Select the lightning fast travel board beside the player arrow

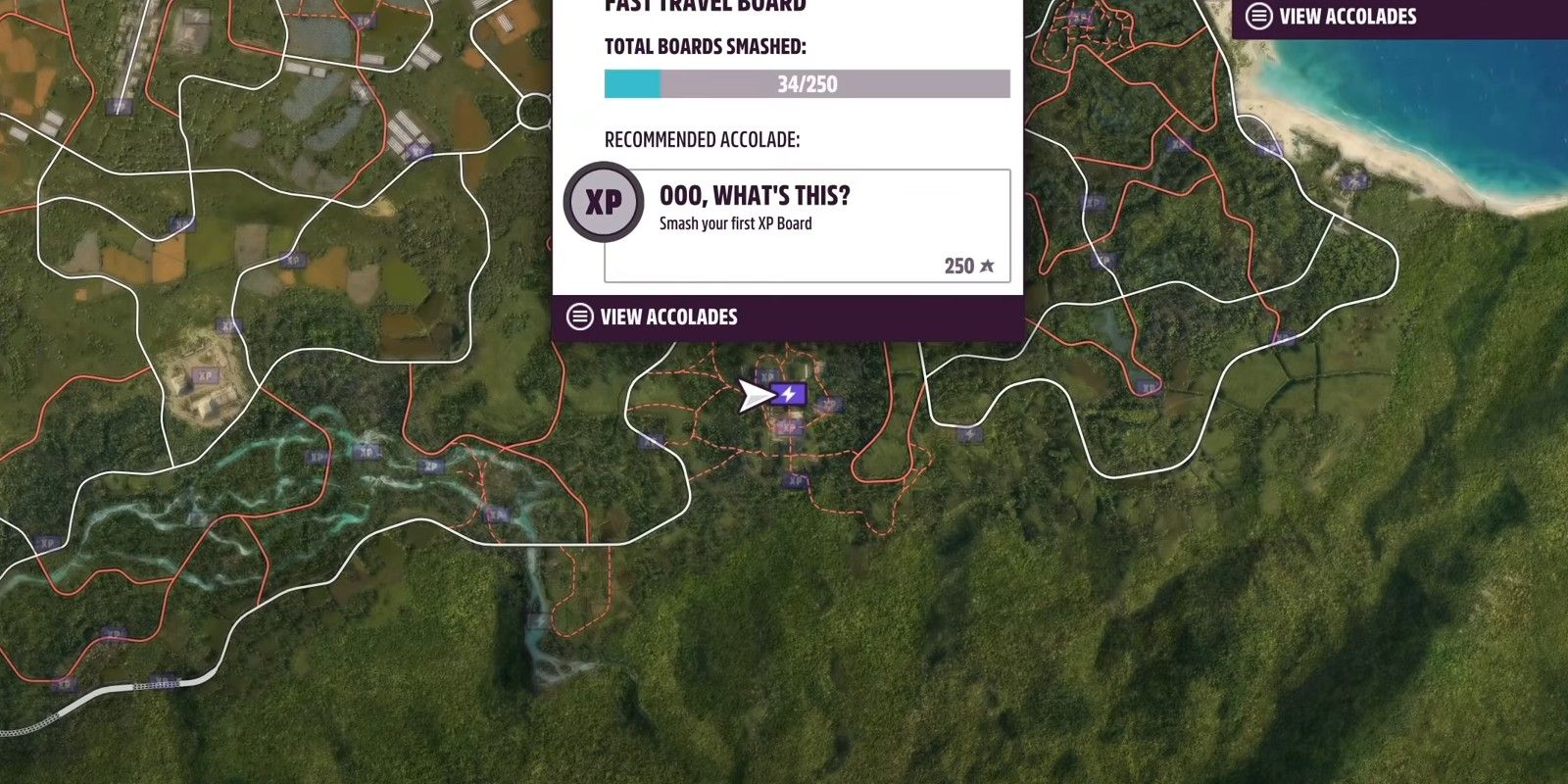click(x=787, y=394)
